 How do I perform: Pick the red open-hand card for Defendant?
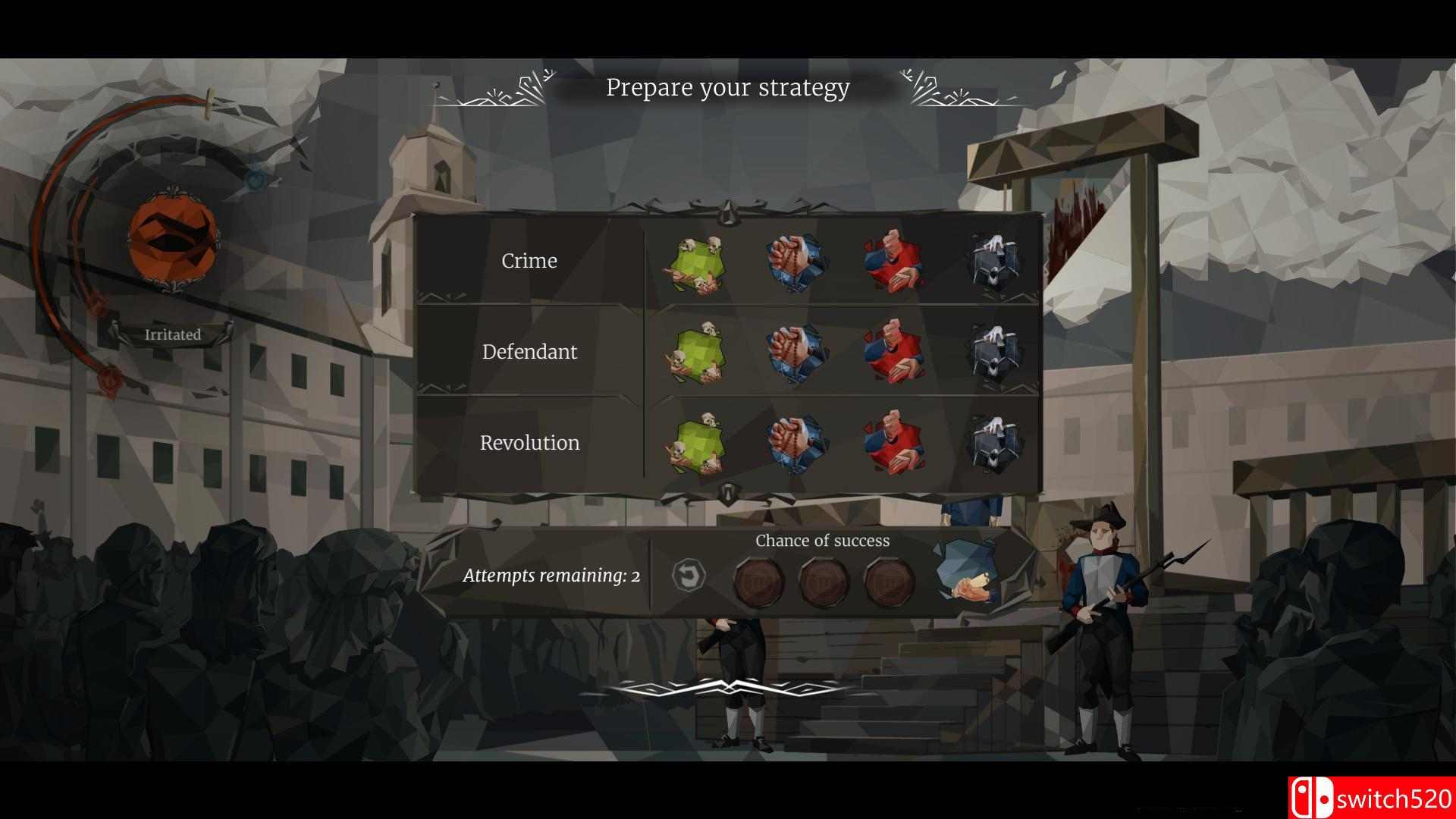(x=895, y=352)
